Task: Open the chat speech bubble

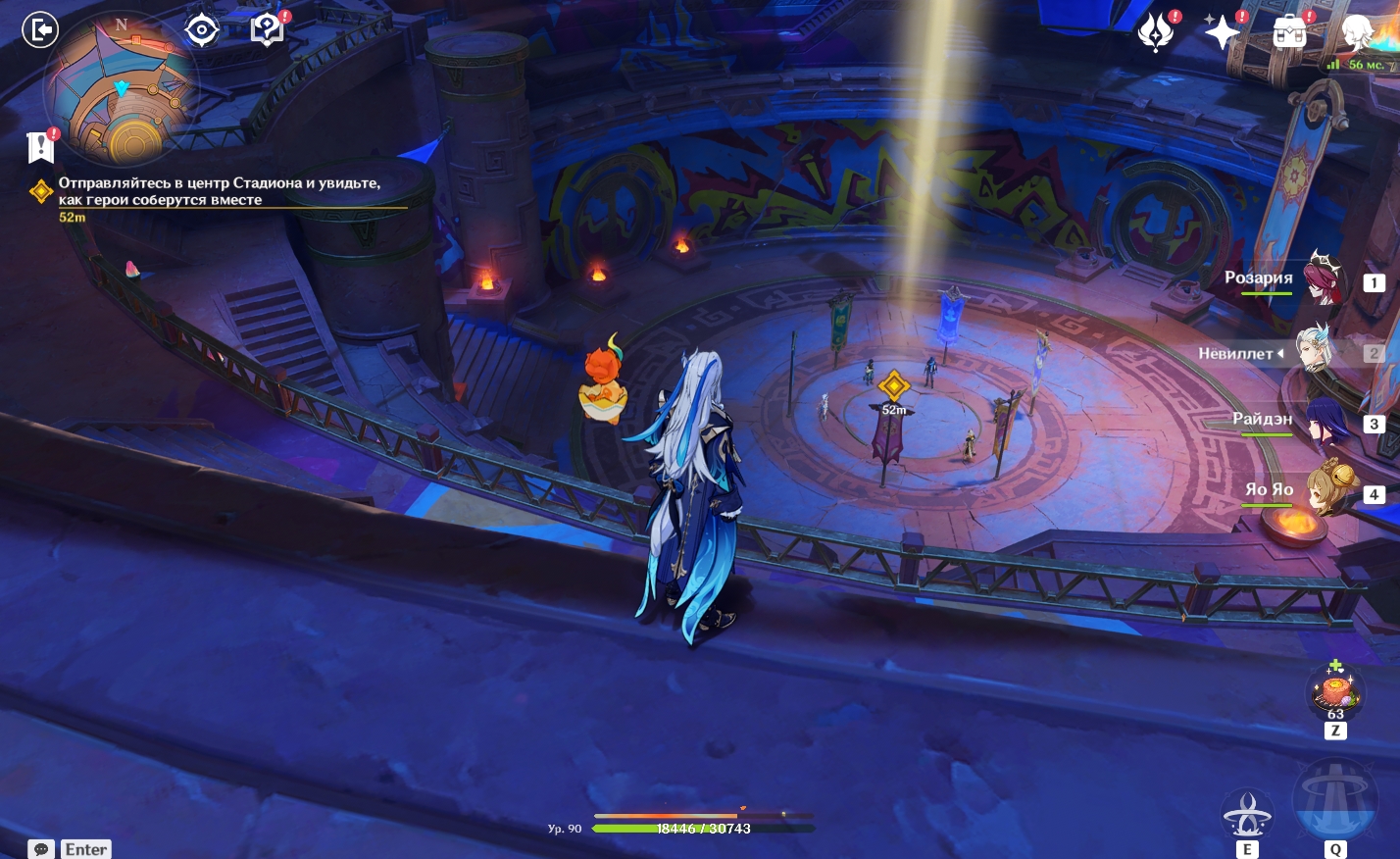Action: coord(41,849)
